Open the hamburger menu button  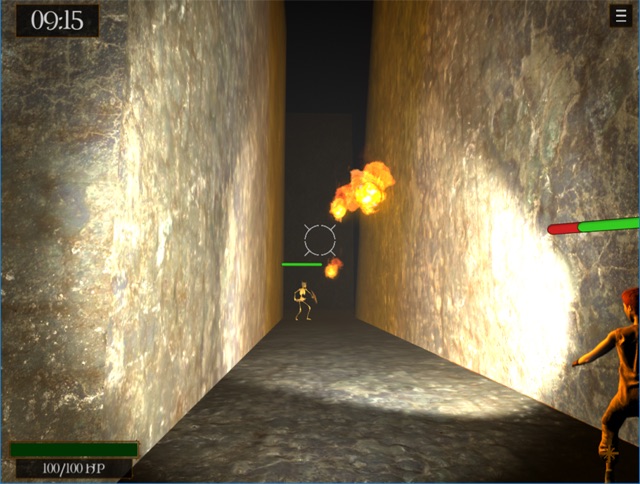pyautogui.click(x=620, y=16)
